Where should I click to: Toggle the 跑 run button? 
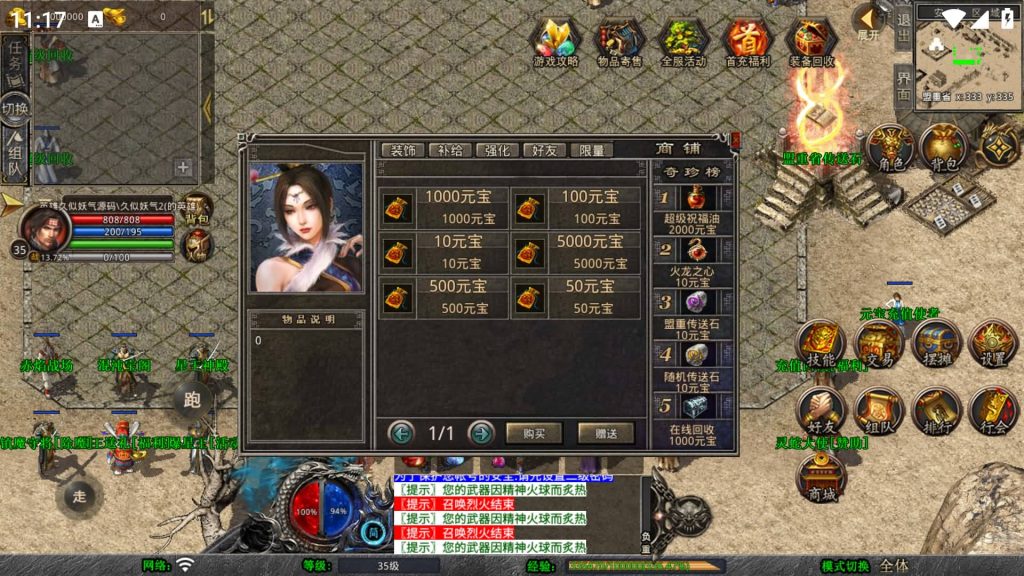click(193, 400)
